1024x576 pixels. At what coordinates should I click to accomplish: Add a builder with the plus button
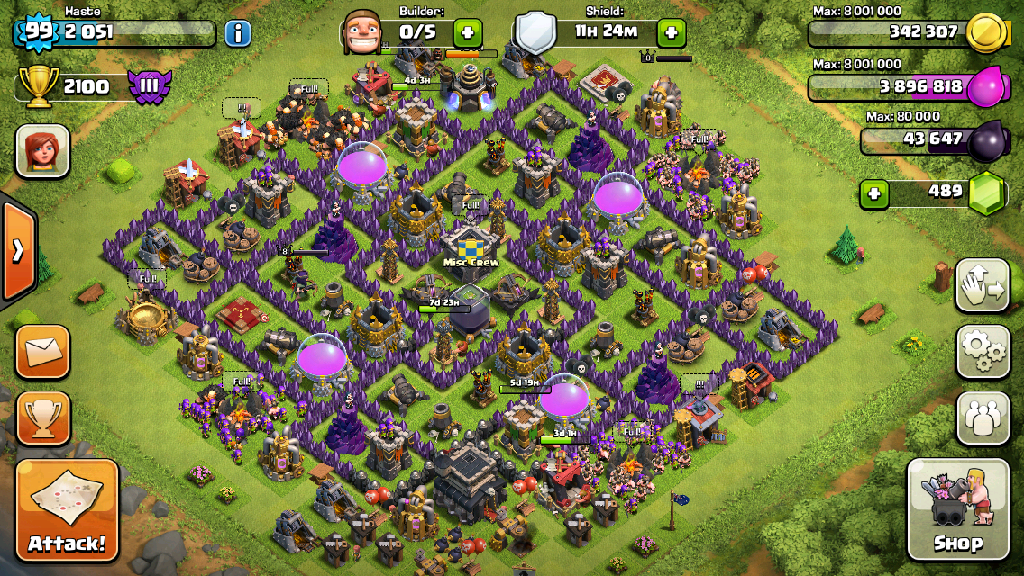pyautogui.click(x=467, y=32)
